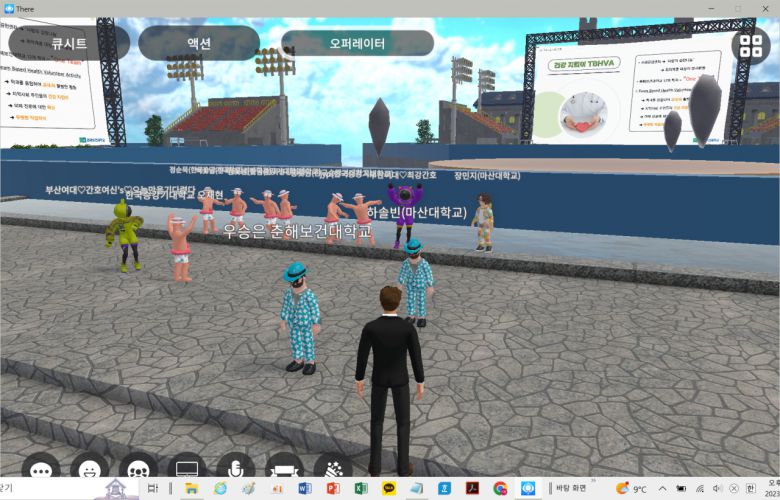Open KakaoTalk from the taskbar
This screenshot has width=780, height=500.
point(388,488)
